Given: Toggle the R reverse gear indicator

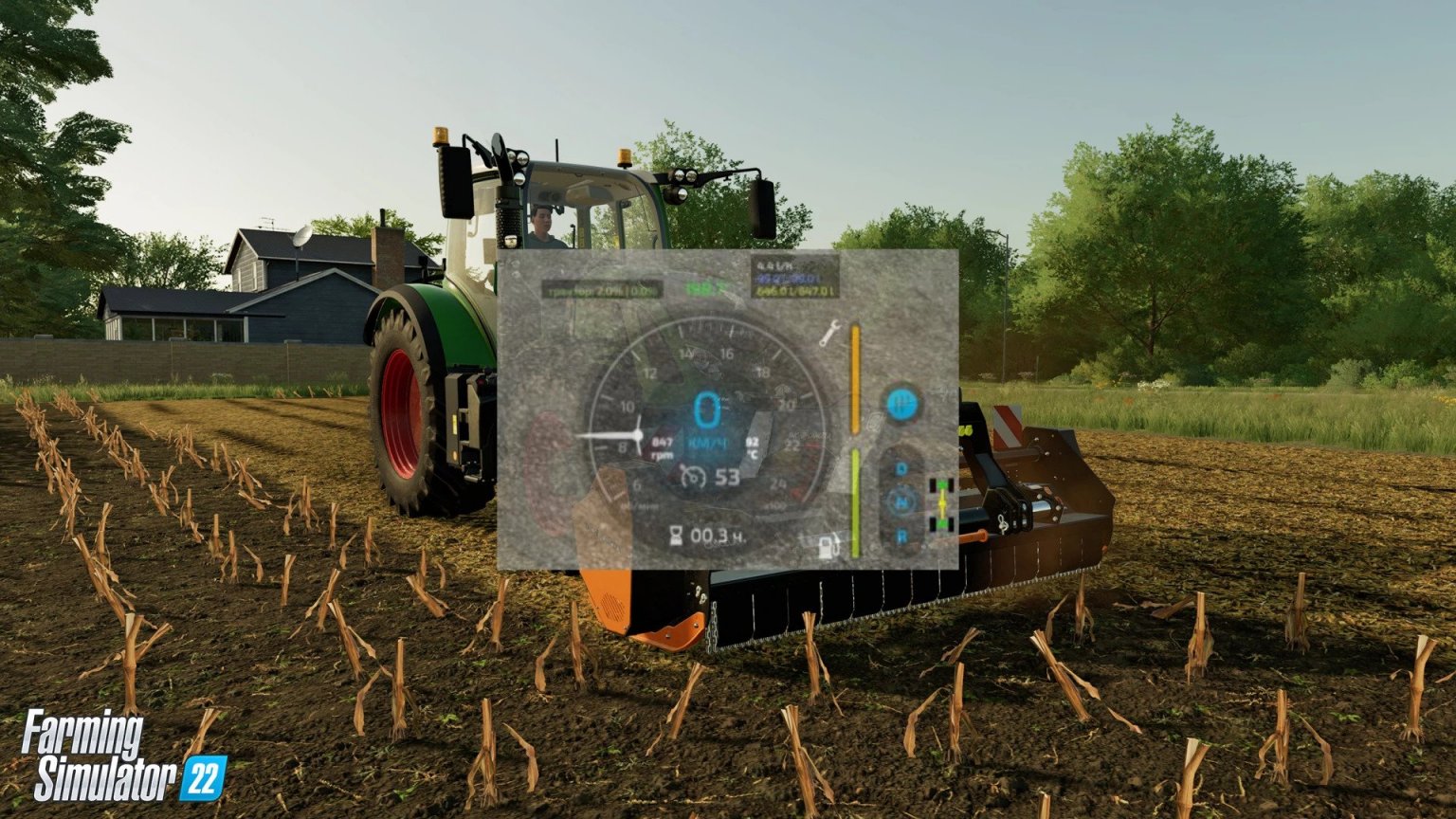Looking at the screenshot, I should [x=901, y=534].
